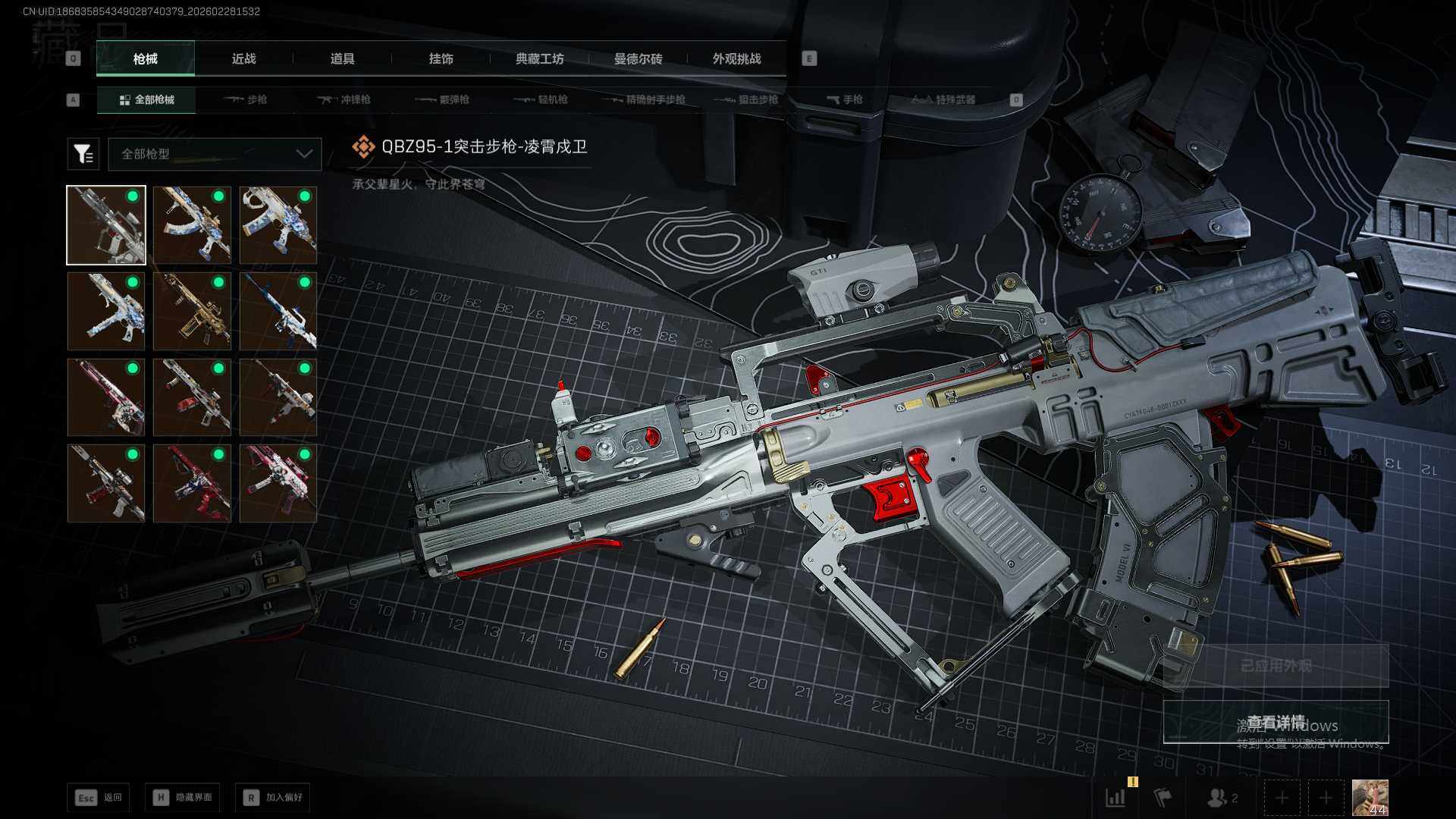The width and height of the screenshot is (1456, 819).
Task: Filter weapons by 步枪 (rifle)
Action: (x=246, y=99)
